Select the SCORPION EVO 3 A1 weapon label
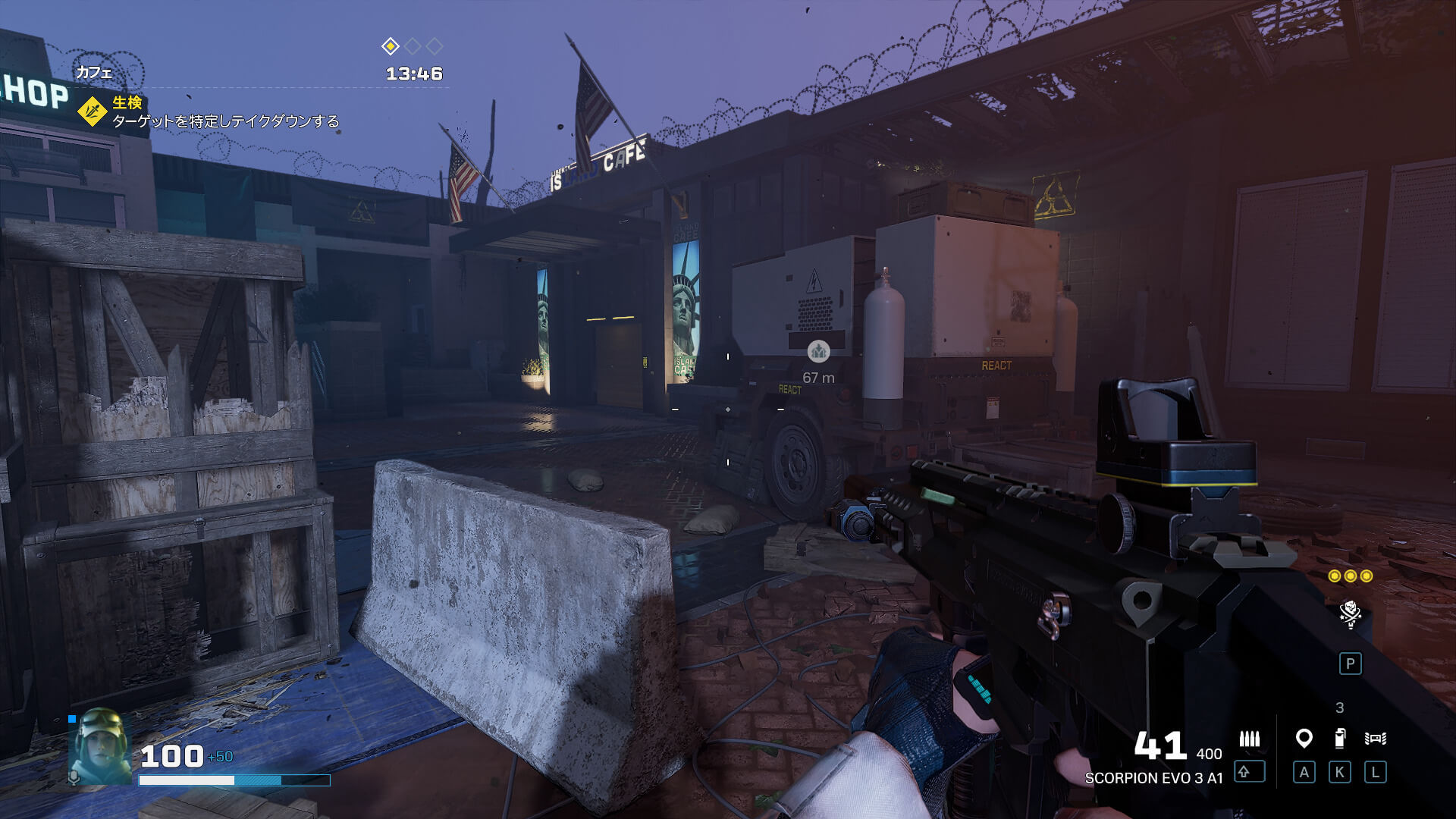Screen dimensions: 1456x819 1153,778
